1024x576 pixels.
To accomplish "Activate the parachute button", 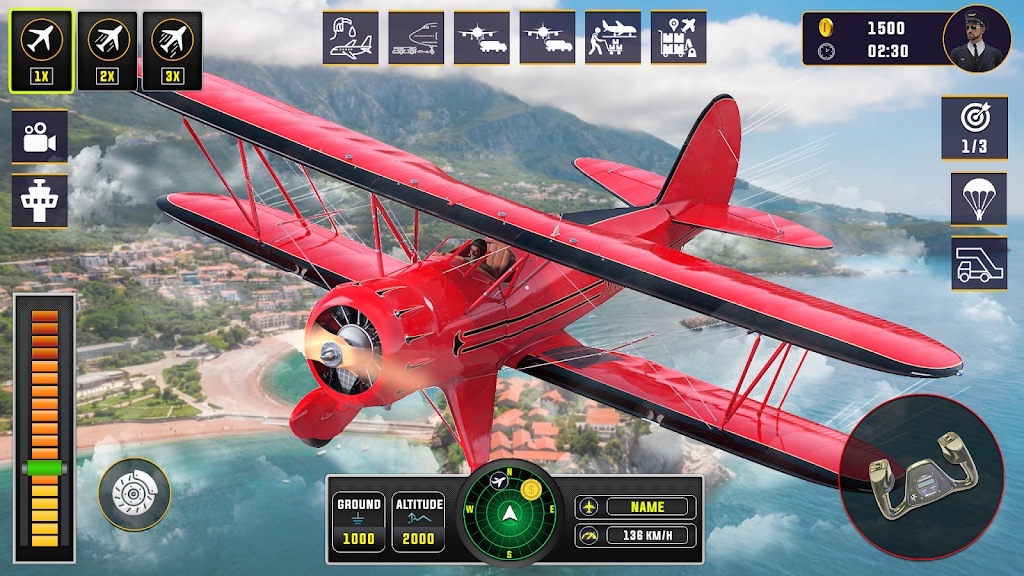I will point(979,198).
